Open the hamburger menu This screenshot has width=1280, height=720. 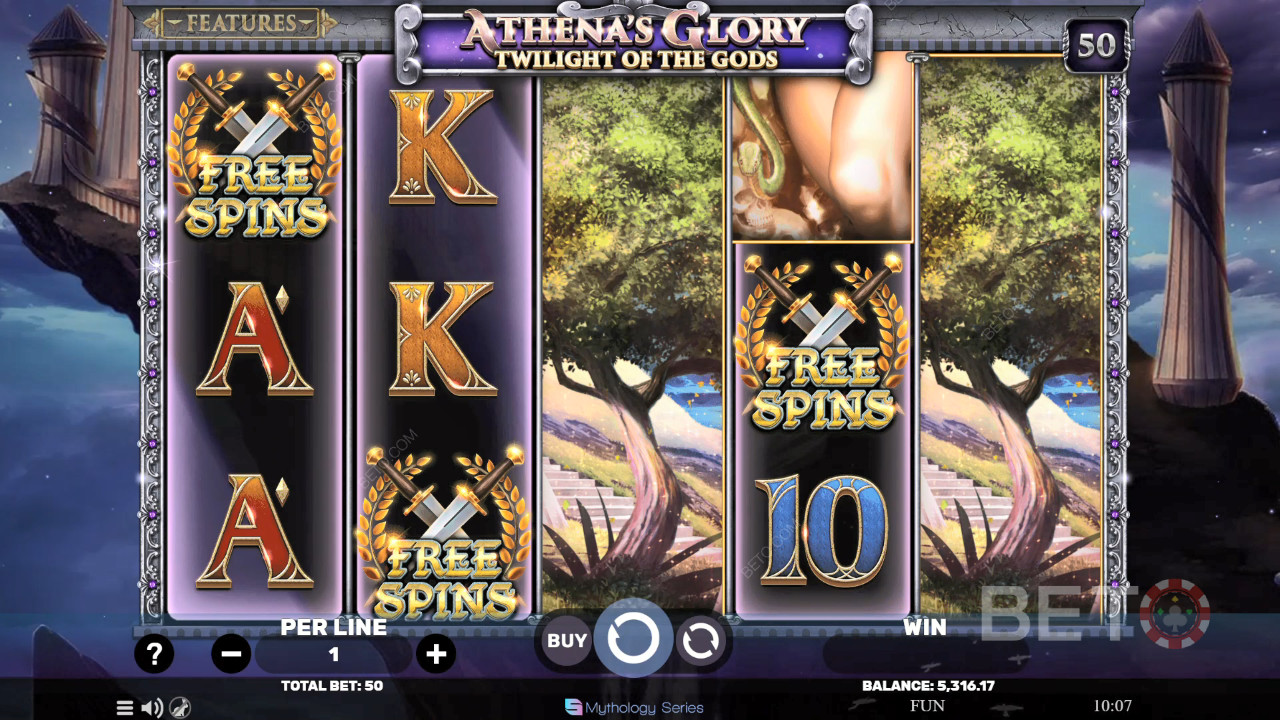click(x=125, y=708)
